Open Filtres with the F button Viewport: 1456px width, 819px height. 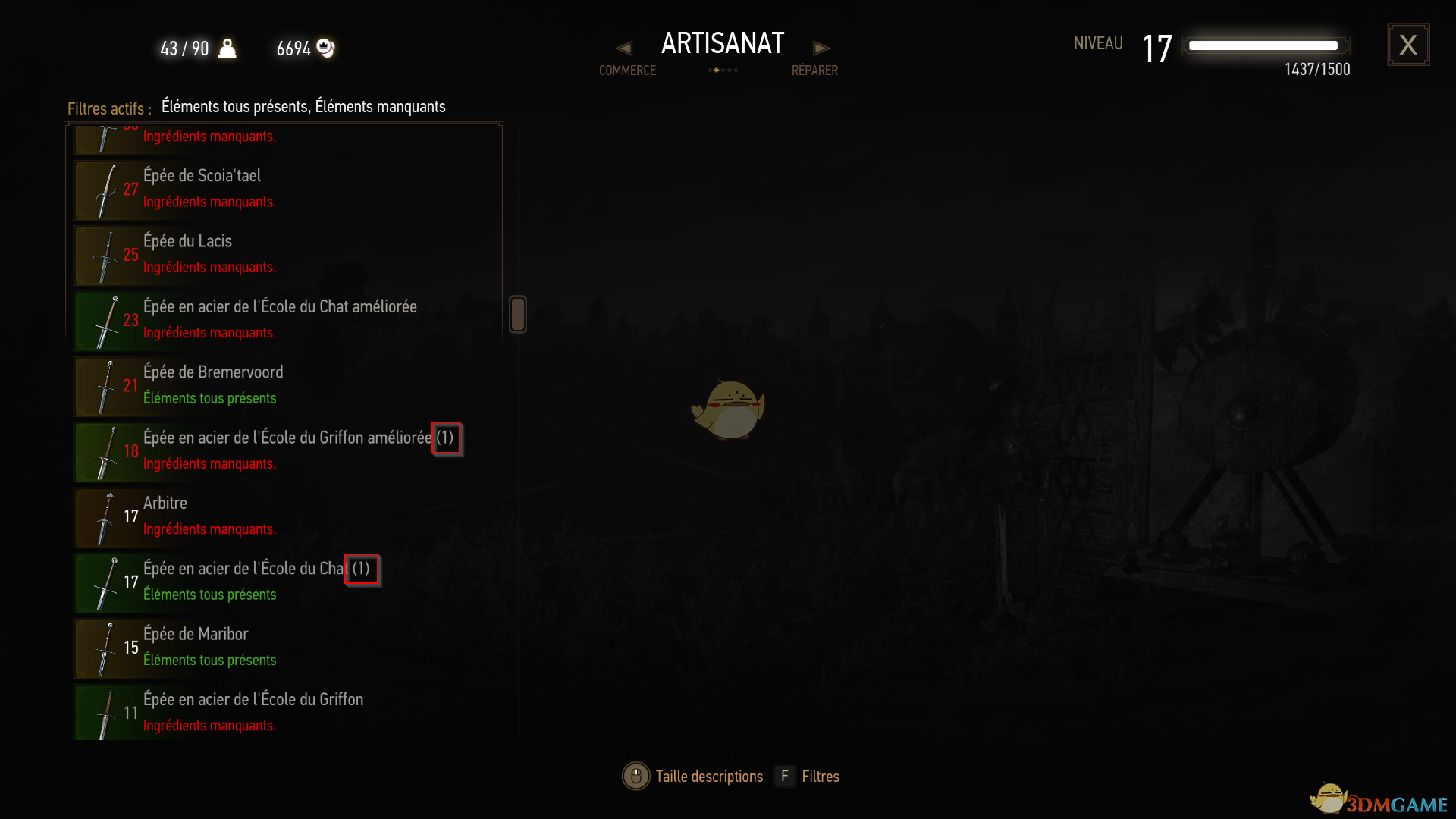pos(785,776)
